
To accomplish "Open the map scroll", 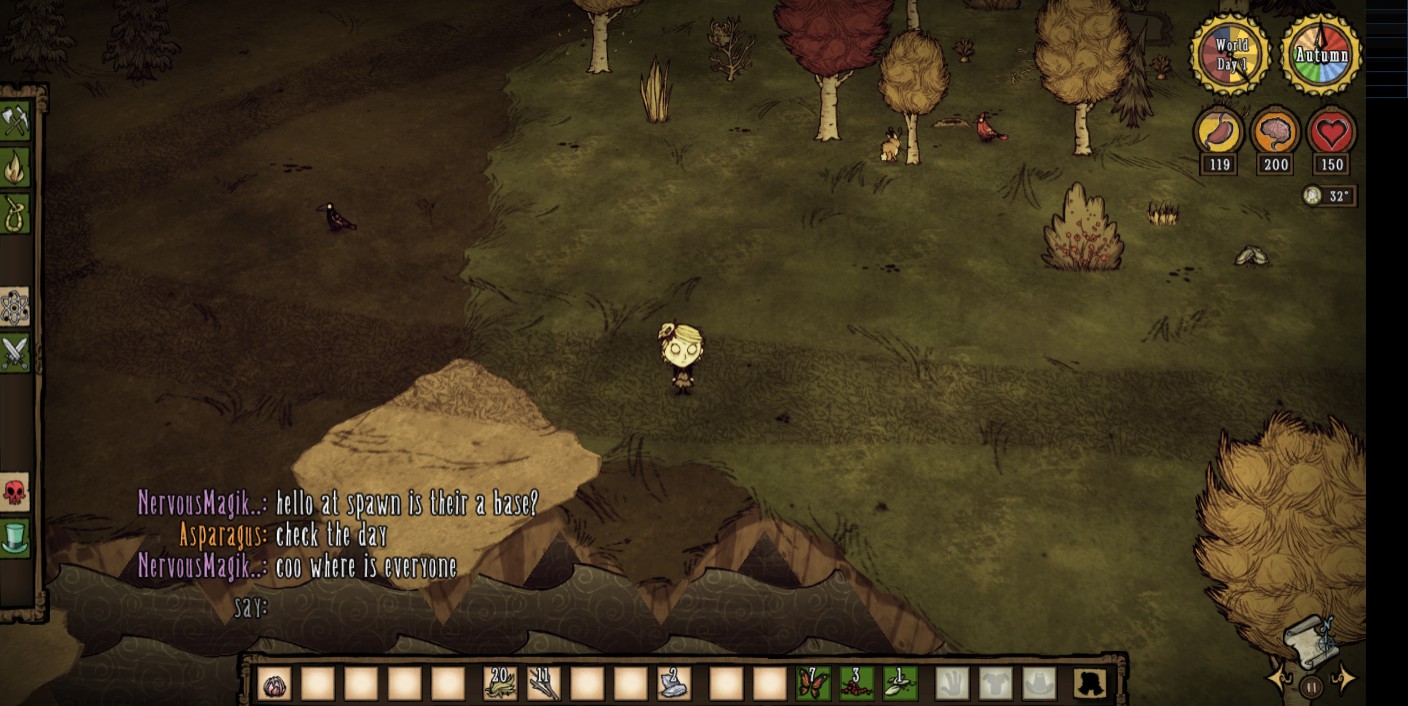I will (1310, 642).
